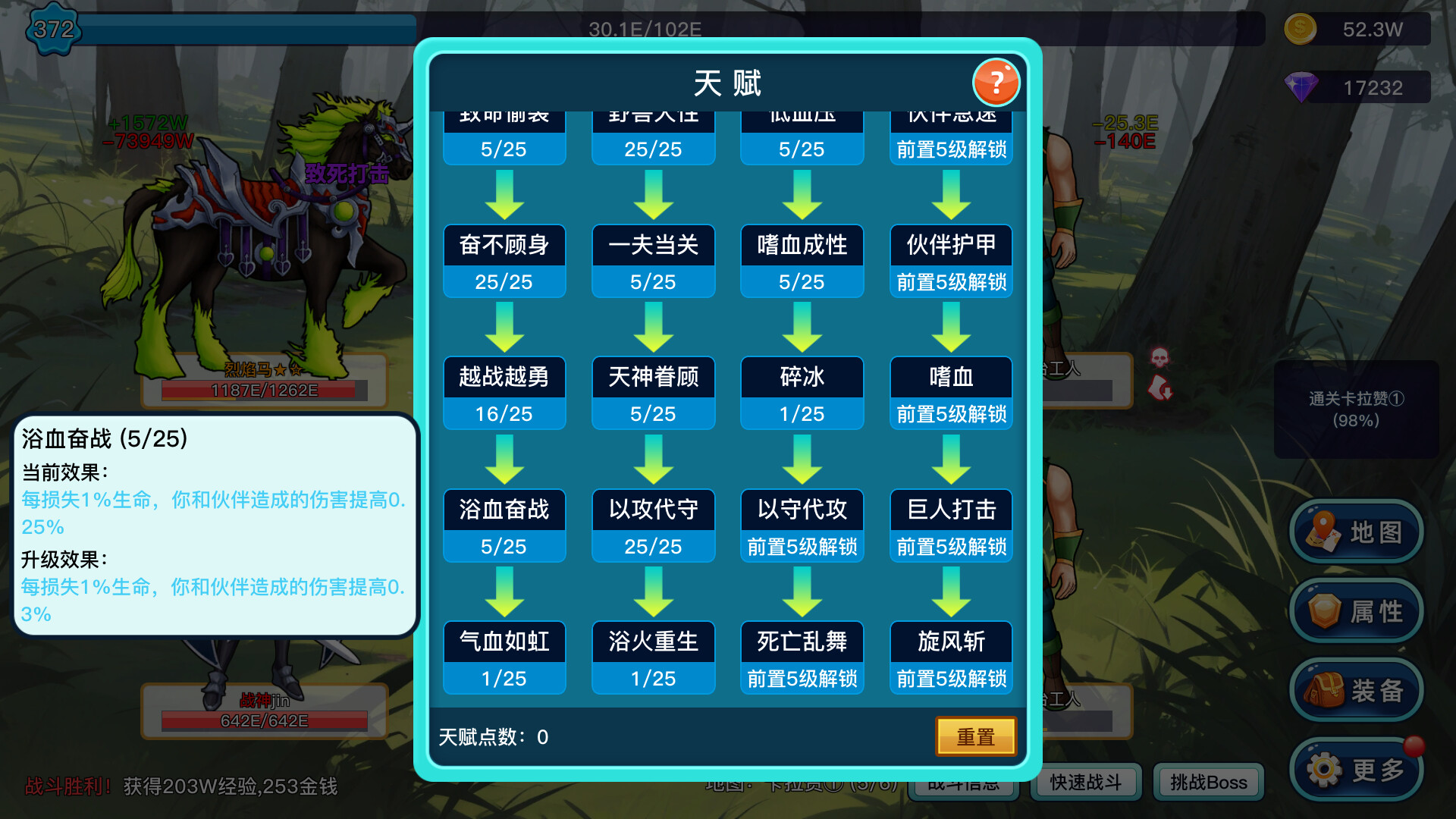Open the map via 地图 icon
The width and height of the screenshot is (1456, 819).
click(1357, 532)
